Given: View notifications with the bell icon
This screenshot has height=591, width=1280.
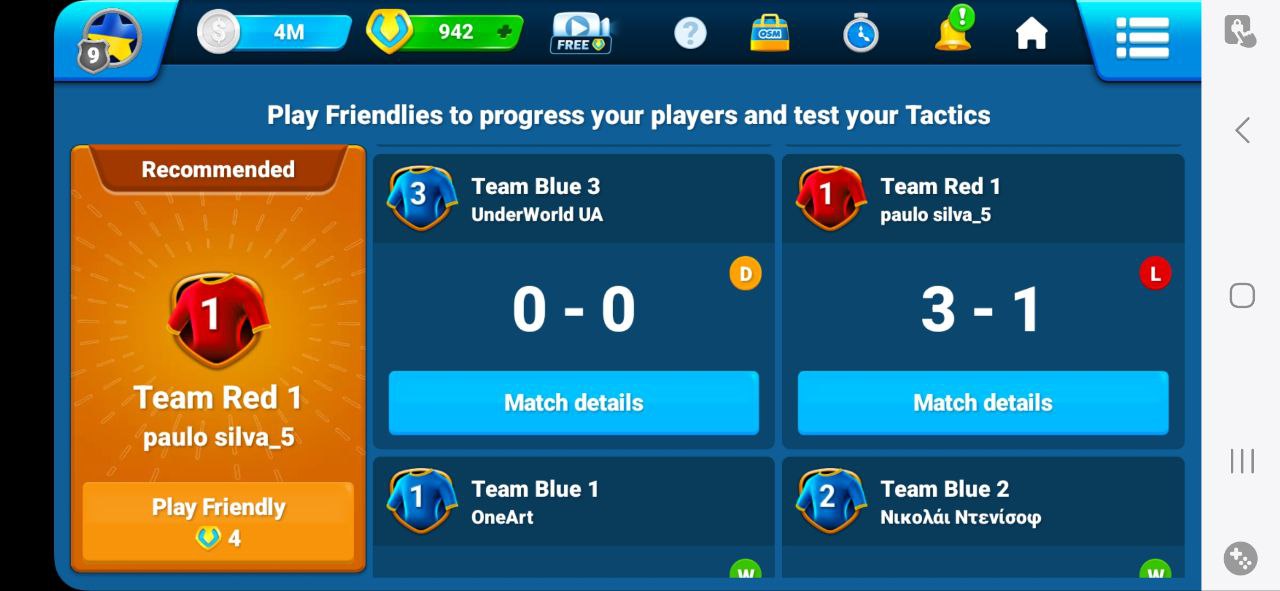Looking at the screenshot, I should (953, 31).
